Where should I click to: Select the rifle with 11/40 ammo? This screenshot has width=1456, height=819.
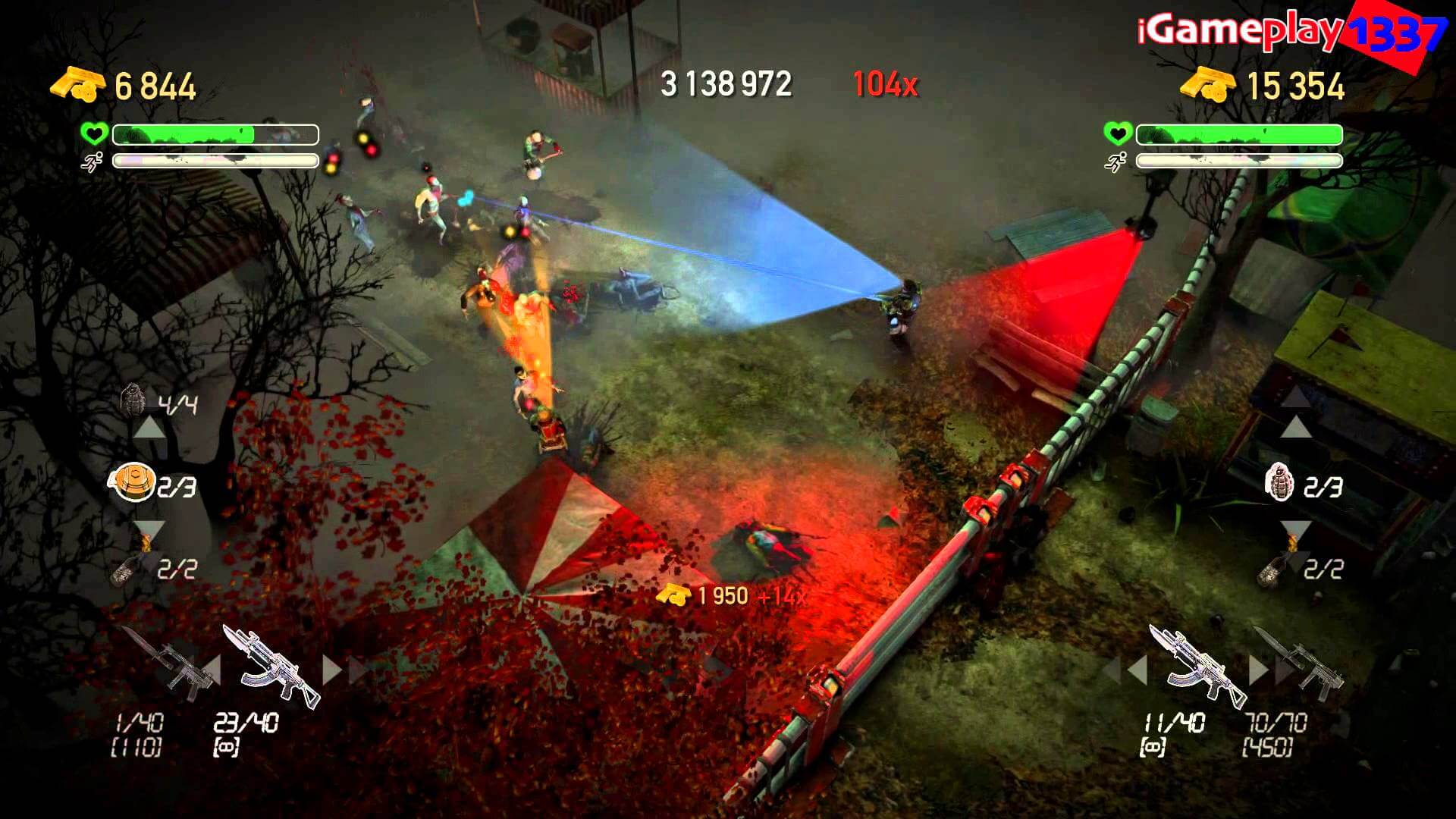point(1196,665)
